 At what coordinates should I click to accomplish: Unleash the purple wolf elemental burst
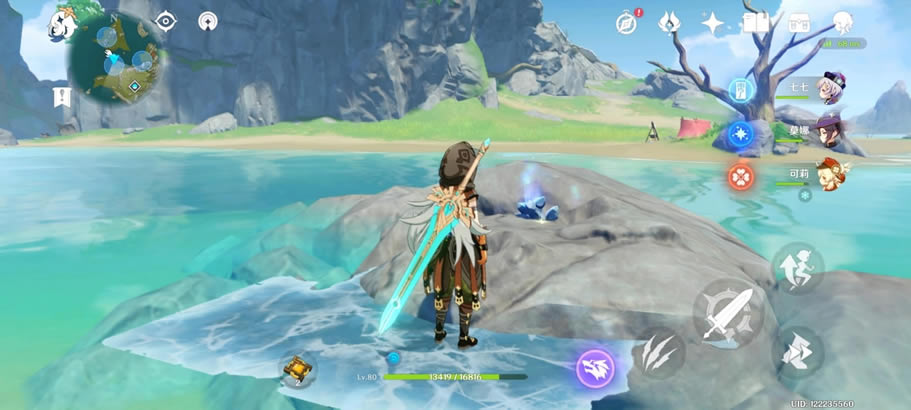(x=595, y=368)
